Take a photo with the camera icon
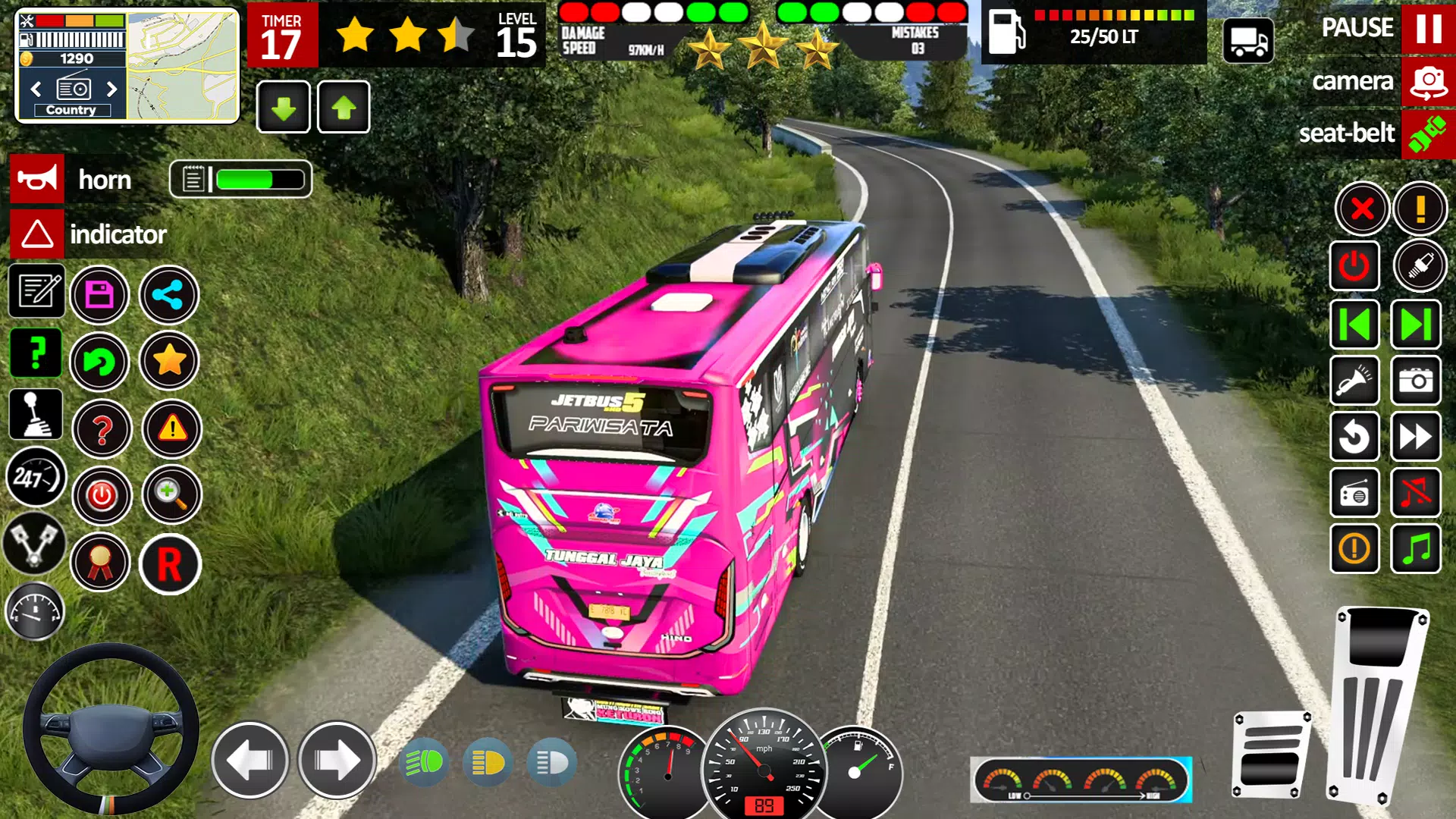 (x=1417, y=380)
